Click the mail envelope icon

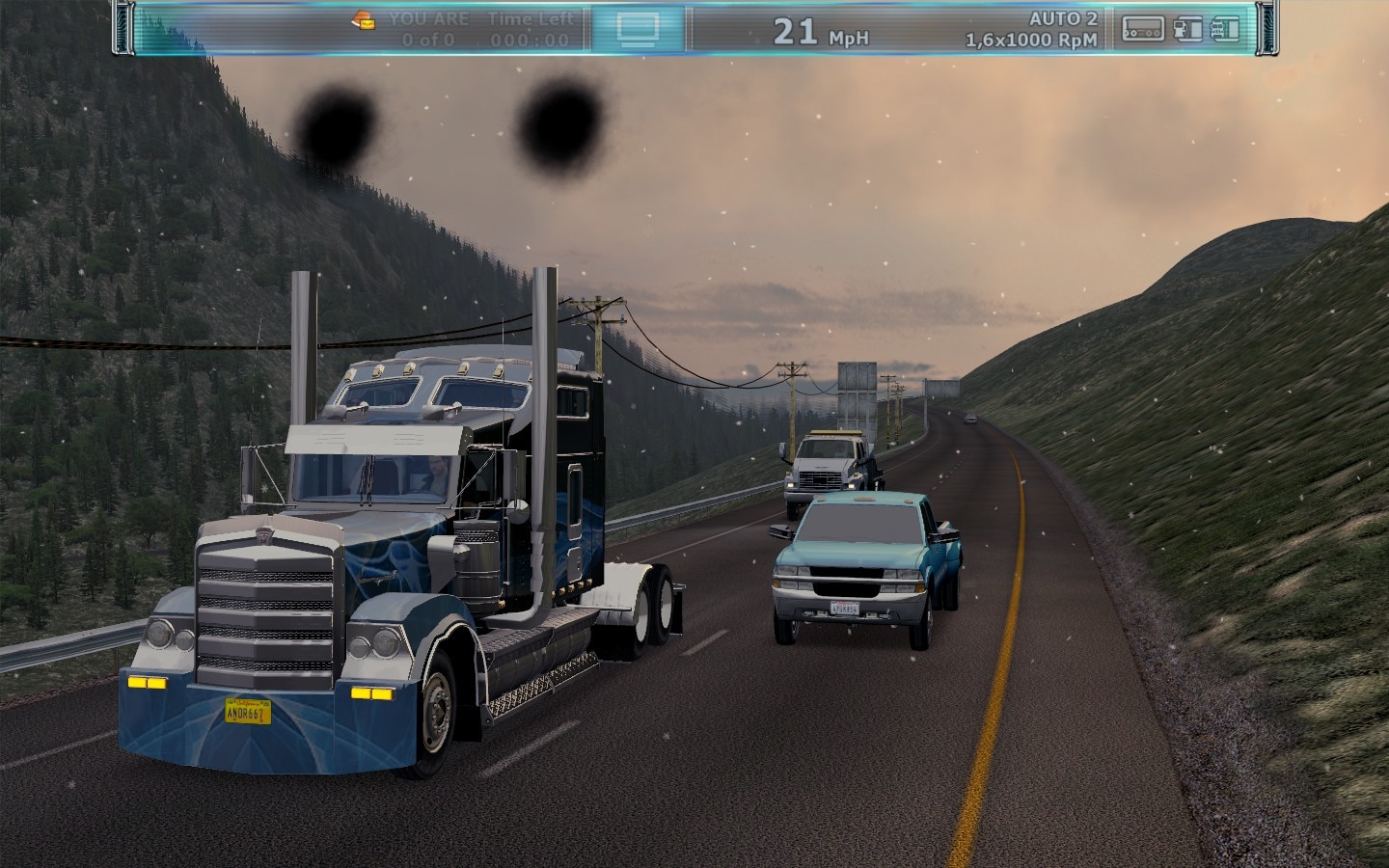tap(365, 20)
